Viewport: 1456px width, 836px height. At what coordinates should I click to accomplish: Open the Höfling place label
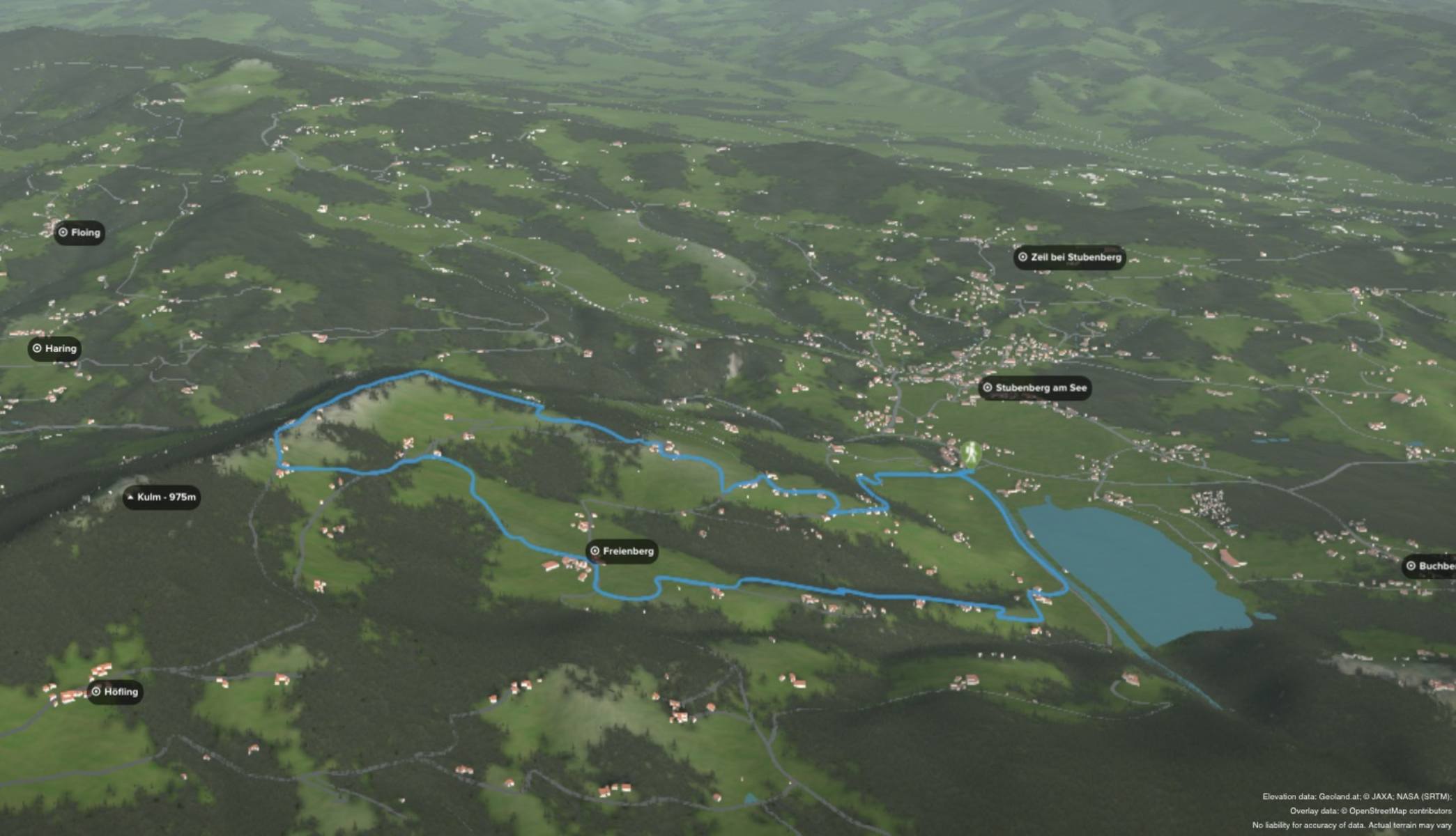coord(115,692)
